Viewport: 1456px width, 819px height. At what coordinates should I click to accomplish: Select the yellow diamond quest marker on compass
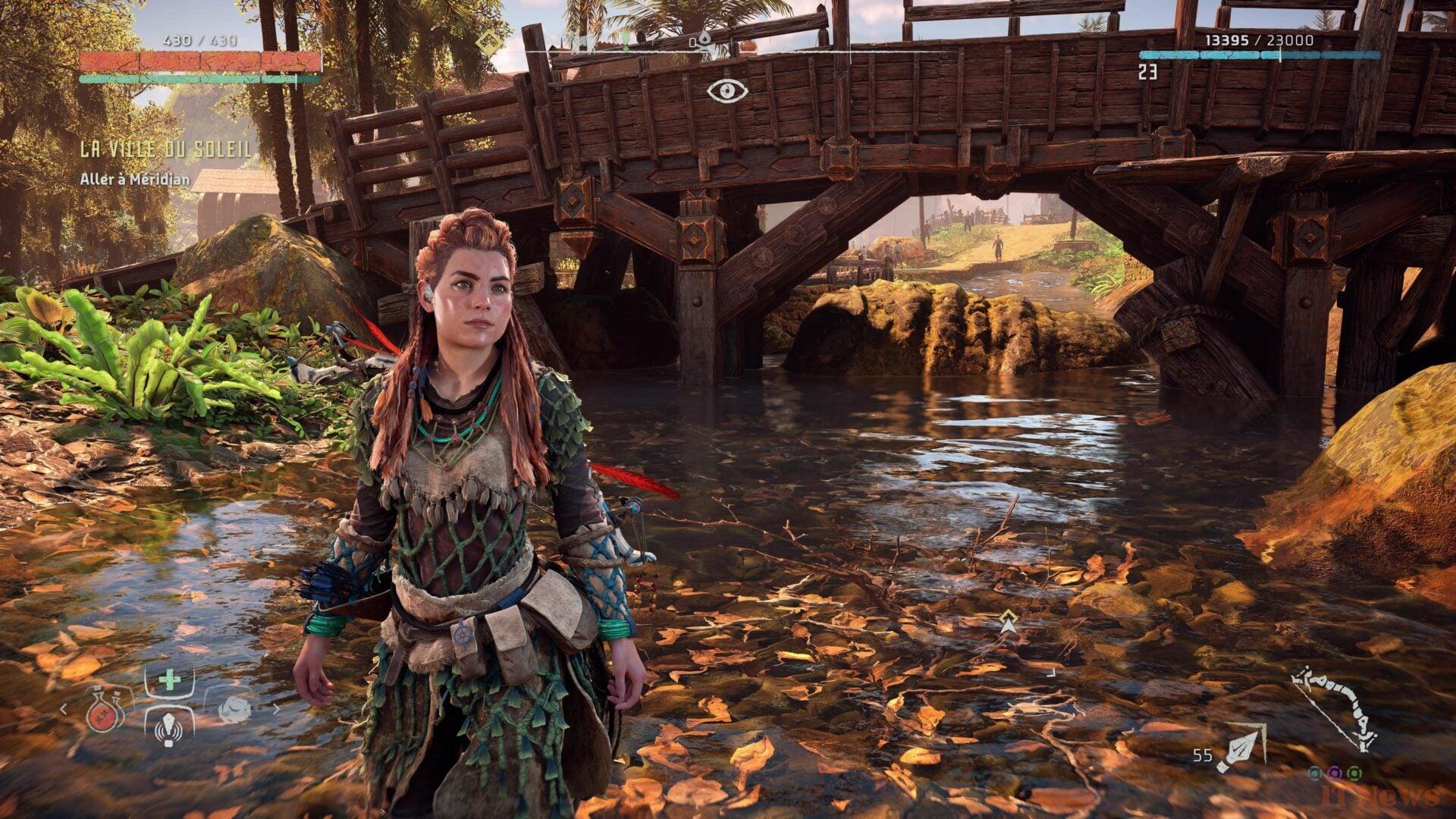click(490, 39)
